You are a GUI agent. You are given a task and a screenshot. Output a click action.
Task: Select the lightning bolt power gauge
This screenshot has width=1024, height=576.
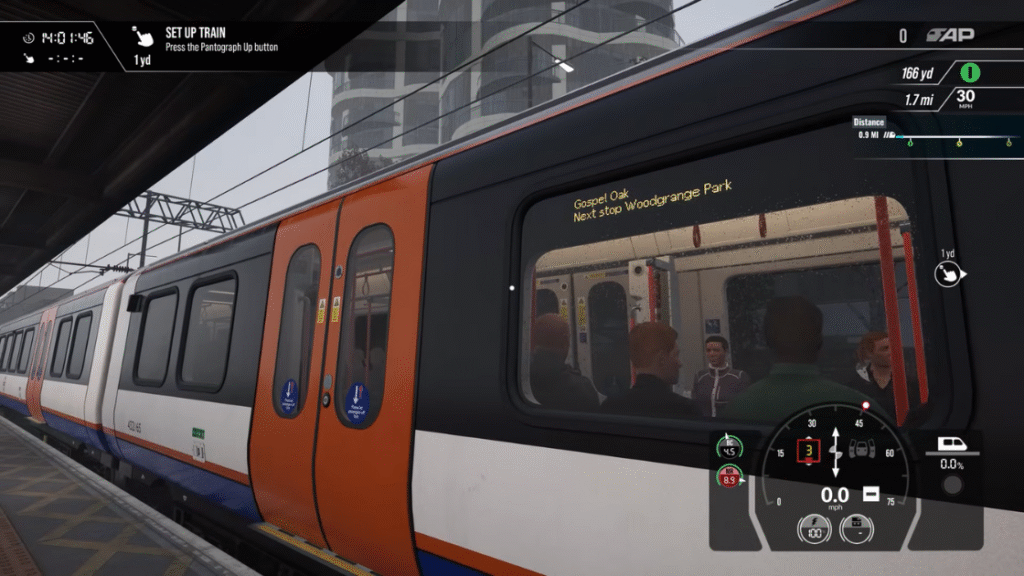812,529
